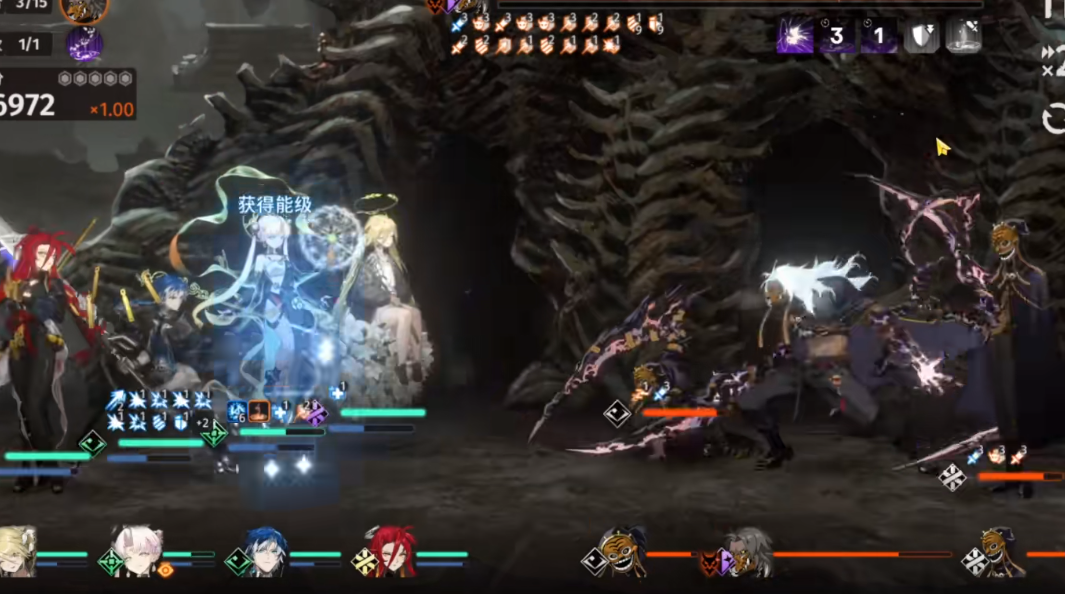Select the grey shield-down skill icon
1065x594 pixels.
[x=921, y=36]
